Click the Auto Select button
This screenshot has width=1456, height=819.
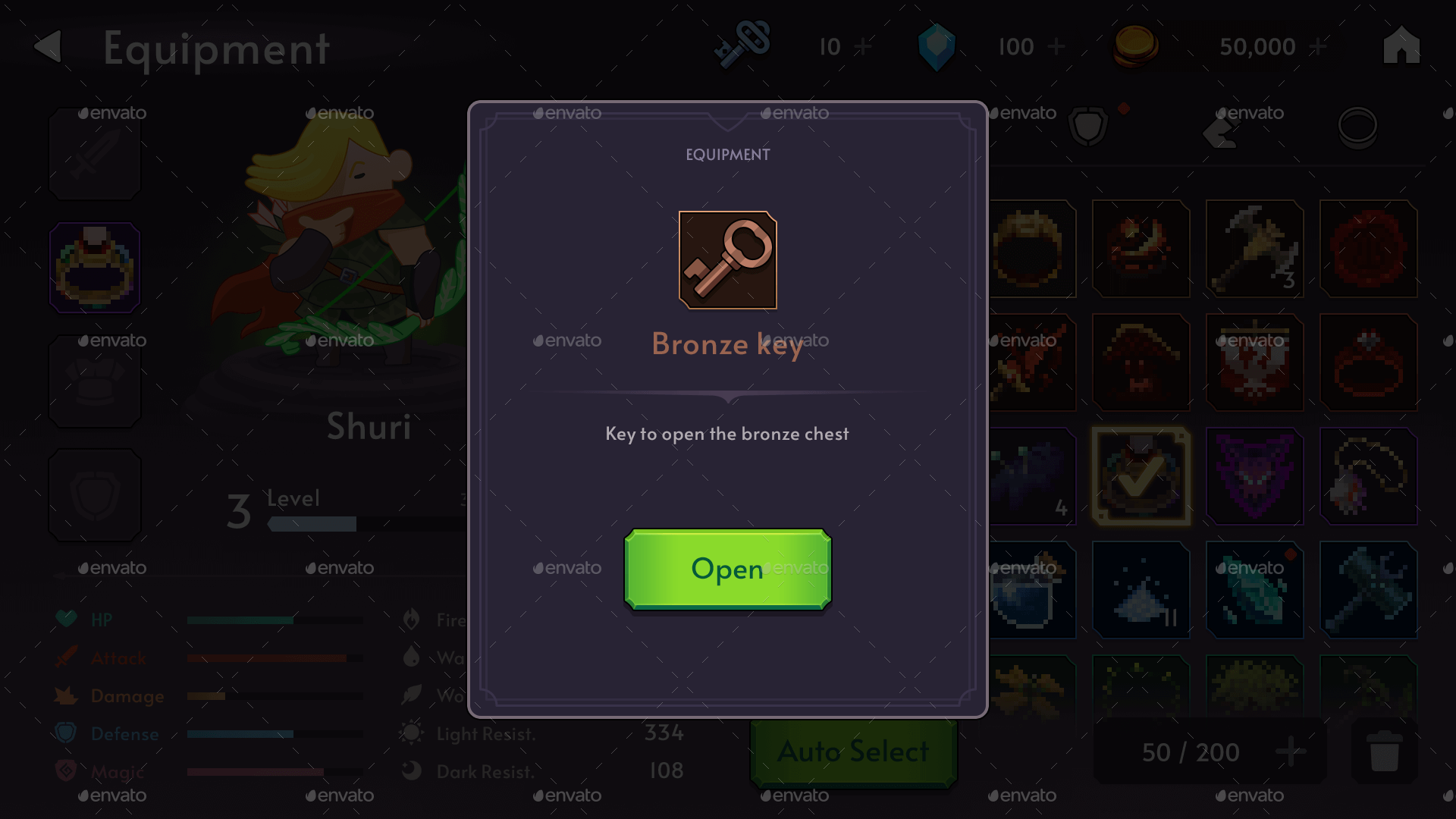tap(852, 752)
